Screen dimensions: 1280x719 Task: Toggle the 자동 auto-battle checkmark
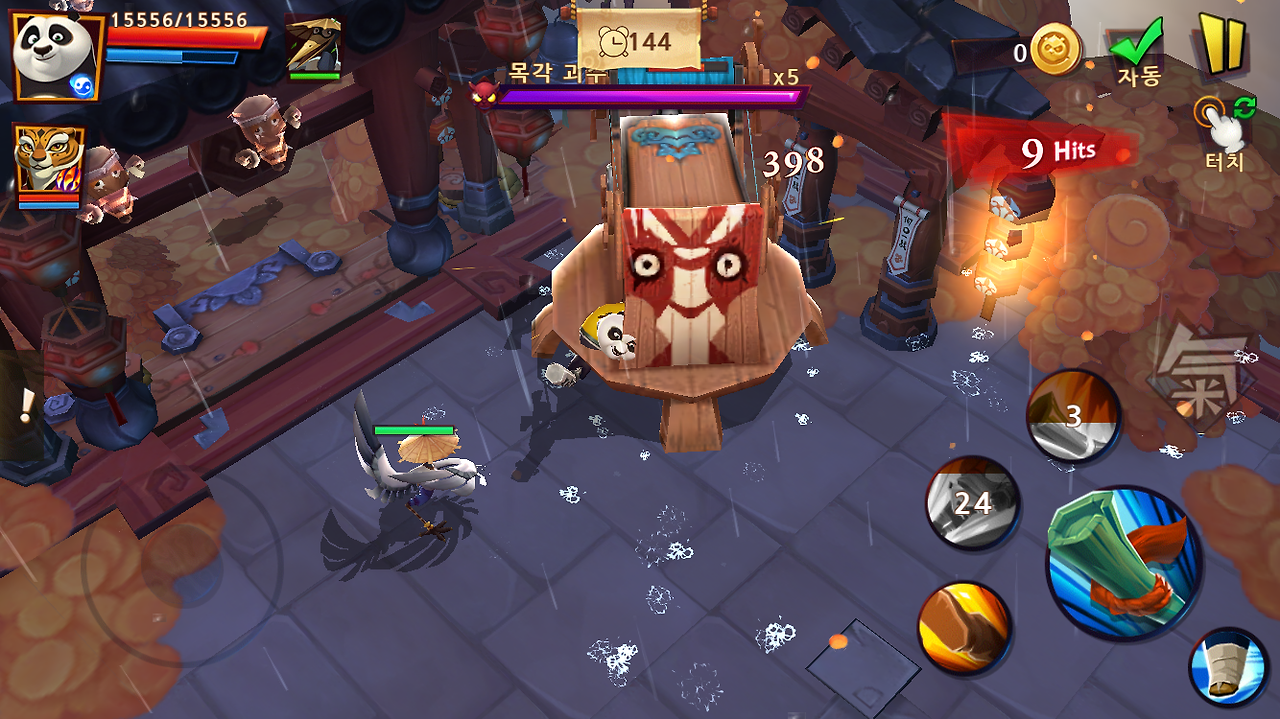[1137, 50]
